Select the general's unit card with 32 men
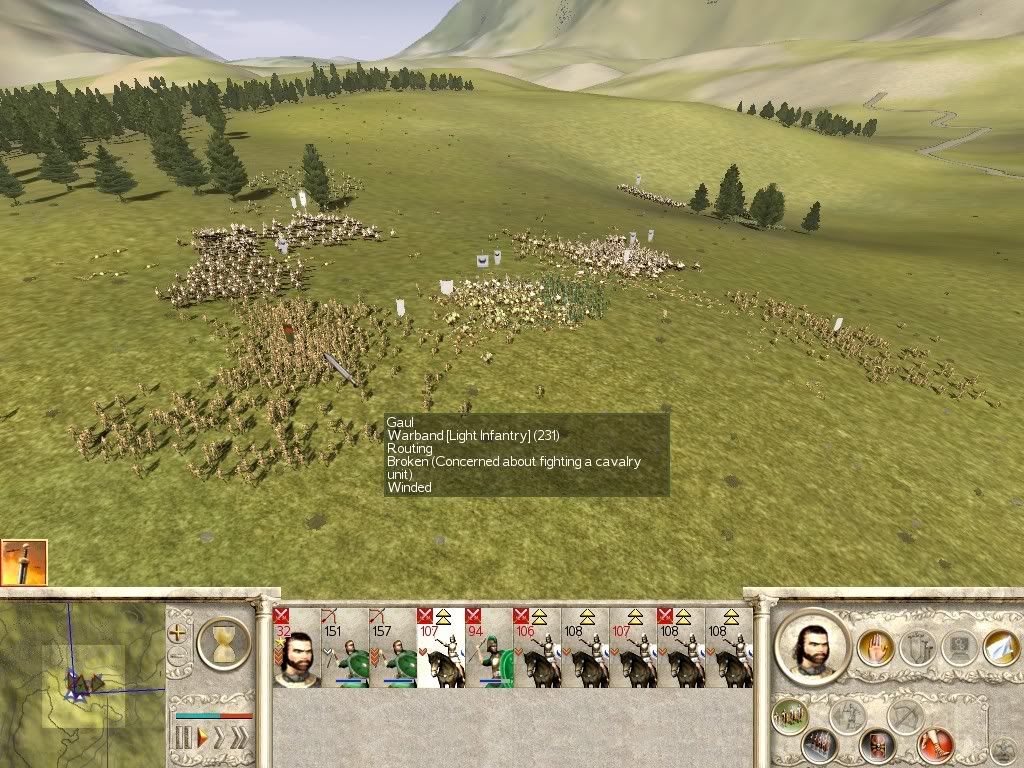Image resolution: width=1024 pixels, height=768 pixels. coord(296,648)
